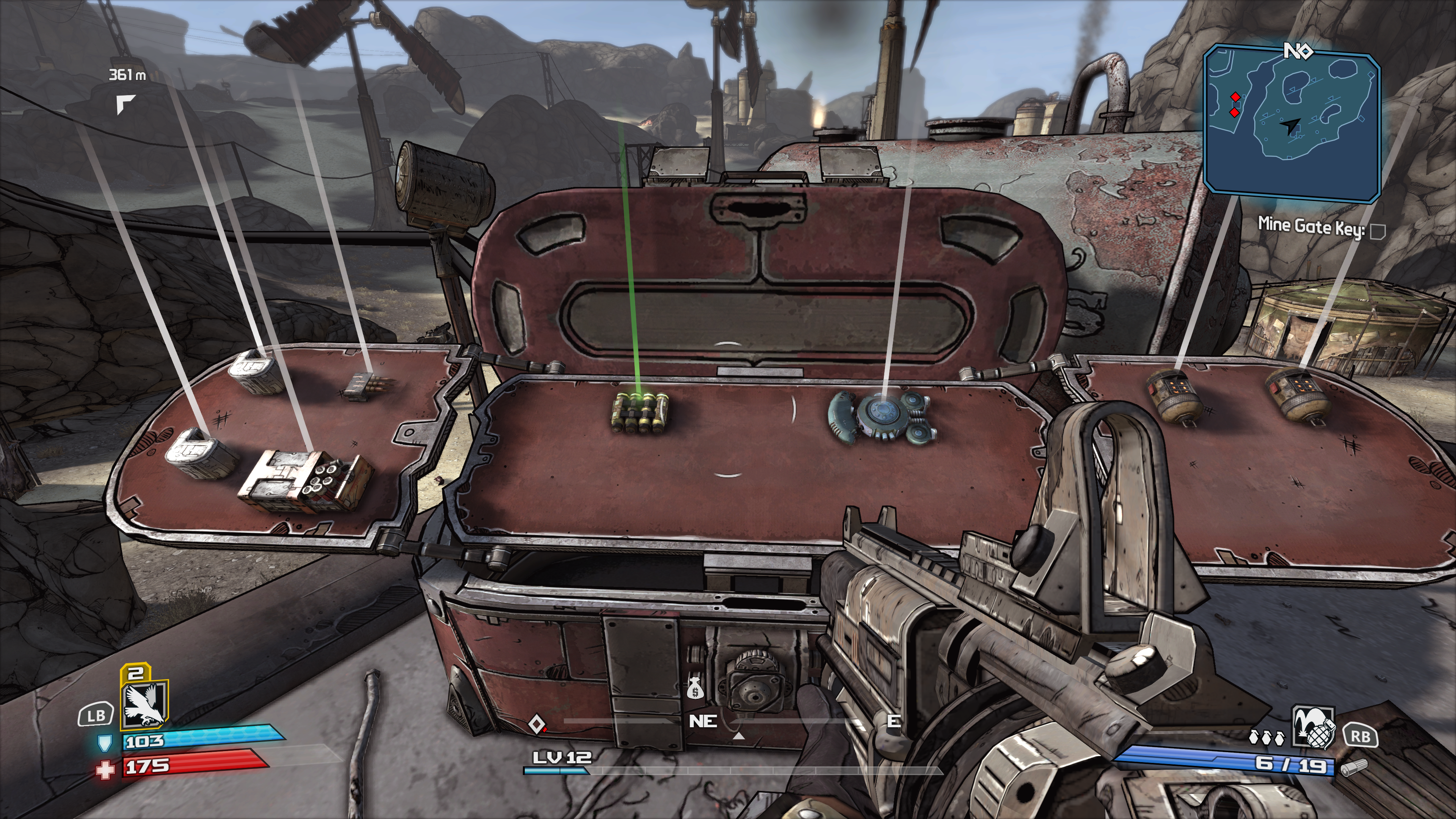Click the red enemy diamond on the minimap
1456x819 pixels.
1235,97
